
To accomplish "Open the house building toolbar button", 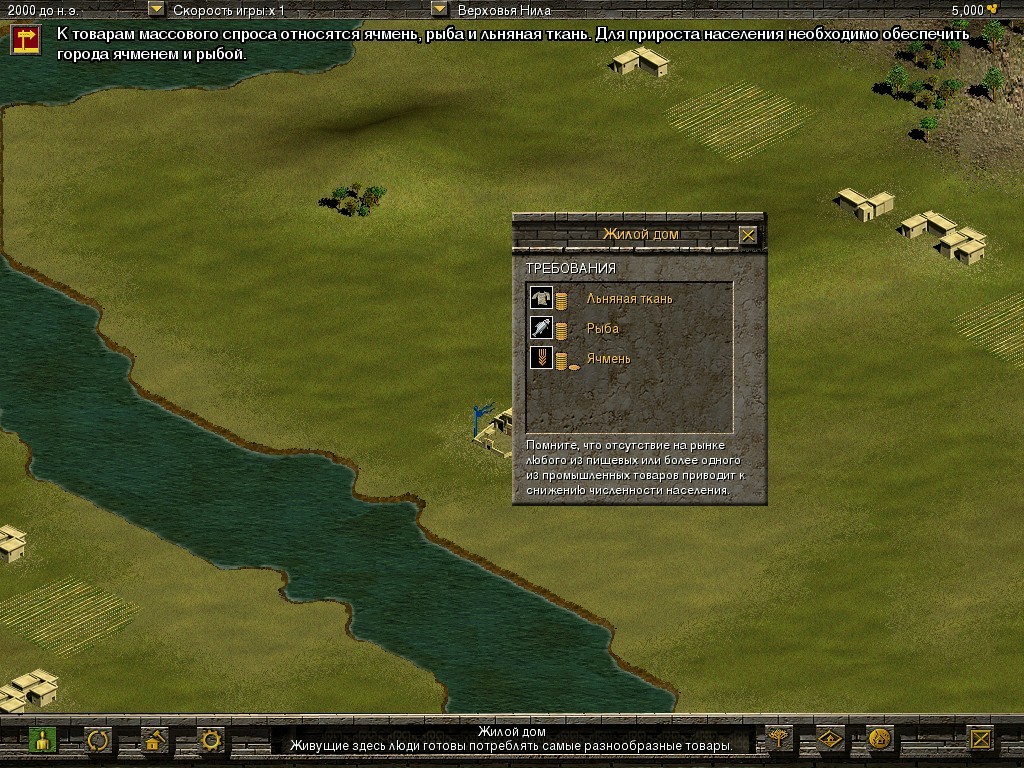I will (154, 740).
